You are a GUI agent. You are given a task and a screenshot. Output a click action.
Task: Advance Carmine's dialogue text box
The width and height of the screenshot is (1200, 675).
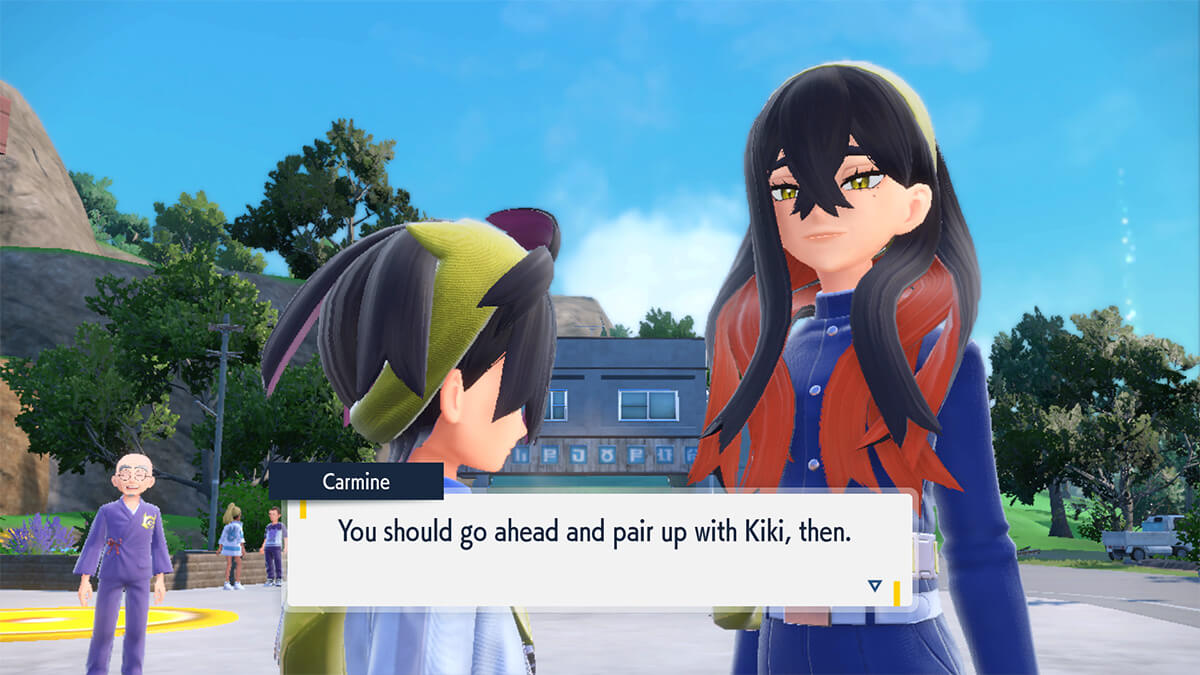[598, 548]
